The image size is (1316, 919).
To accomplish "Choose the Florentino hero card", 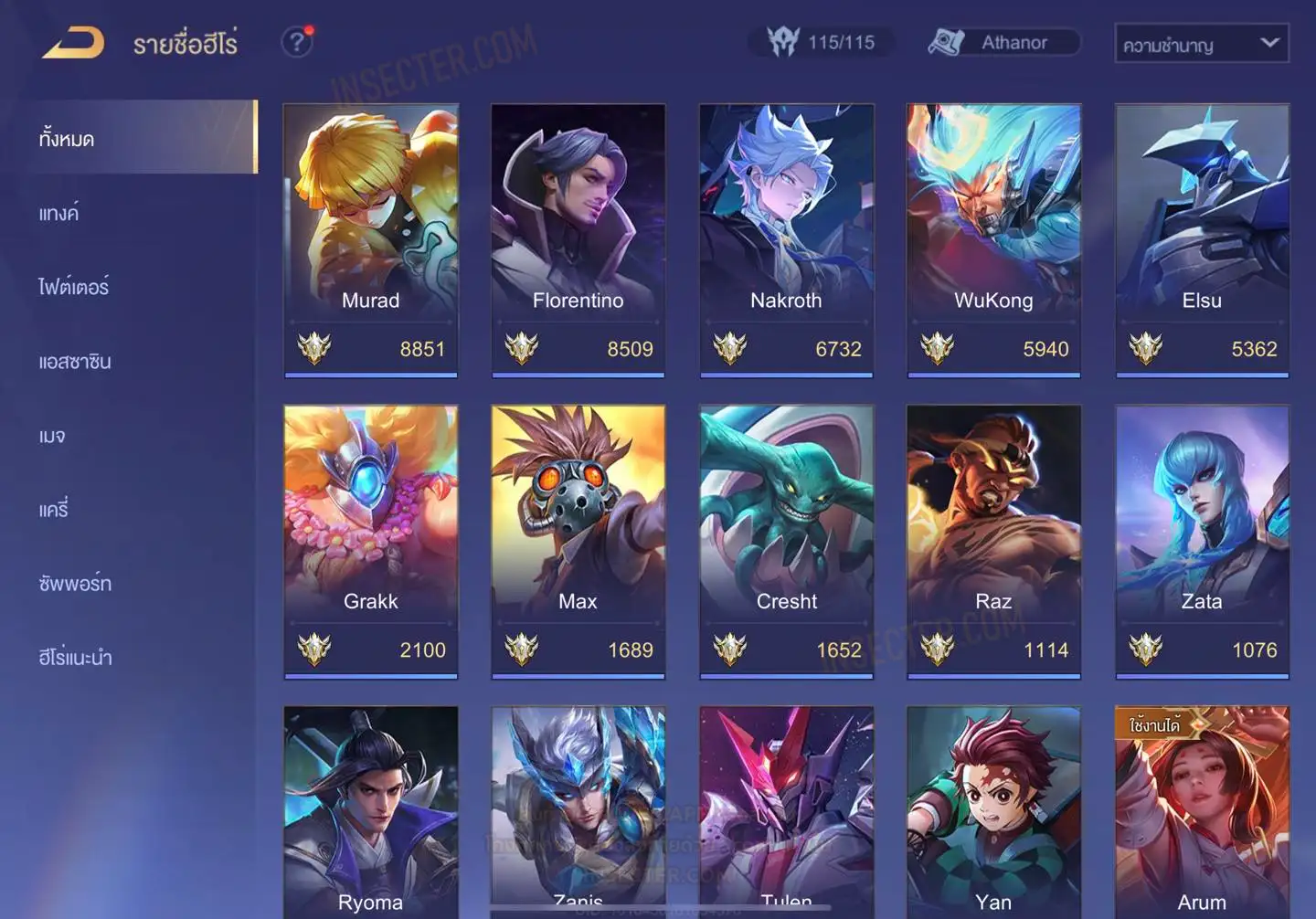I will pos(578,239).
